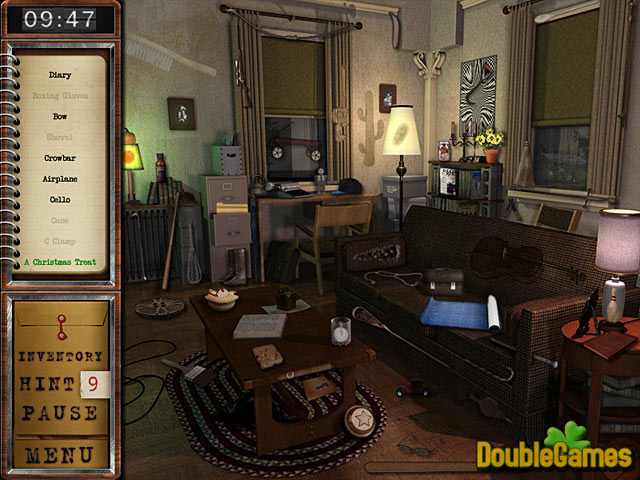Pick the Cello entry on the notepad
Viewport: 640px width, 480px height.
click(x=60, y=199)
